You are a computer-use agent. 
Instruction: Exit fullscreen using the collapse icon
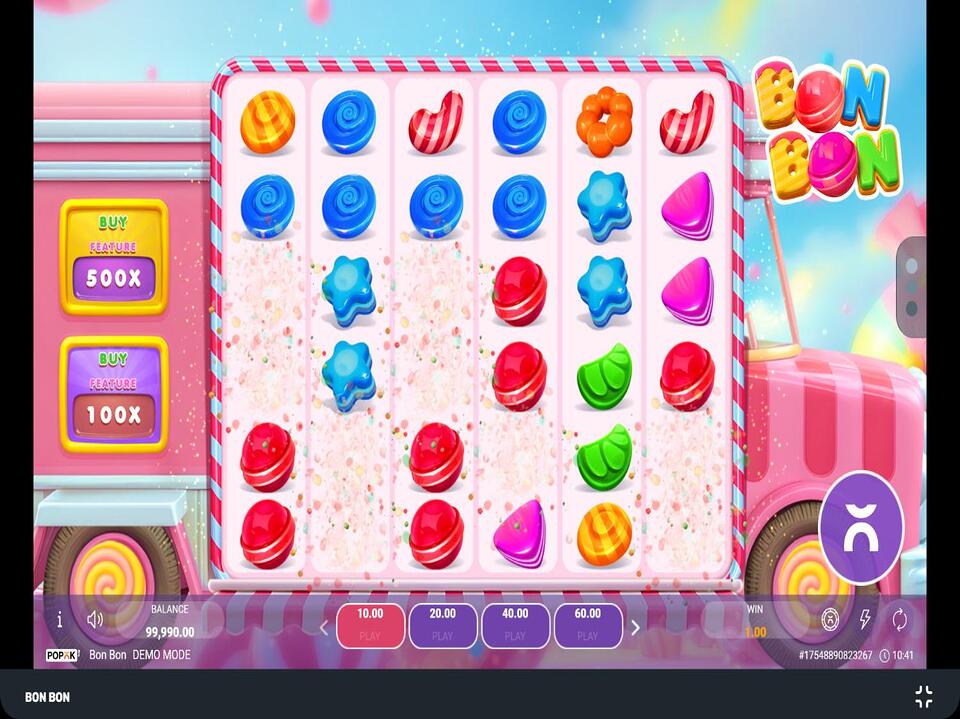point(923,697)
